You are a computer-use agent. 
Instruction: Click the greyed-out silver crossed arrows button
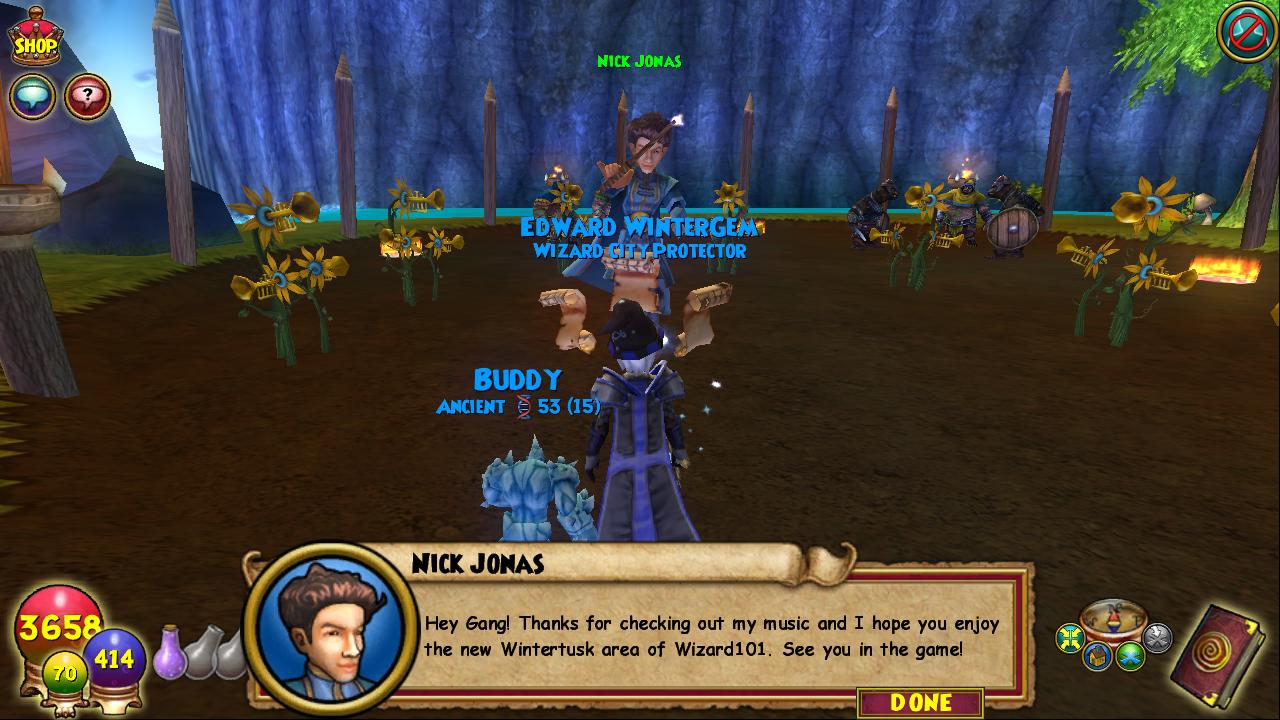tap(1157, 637)
